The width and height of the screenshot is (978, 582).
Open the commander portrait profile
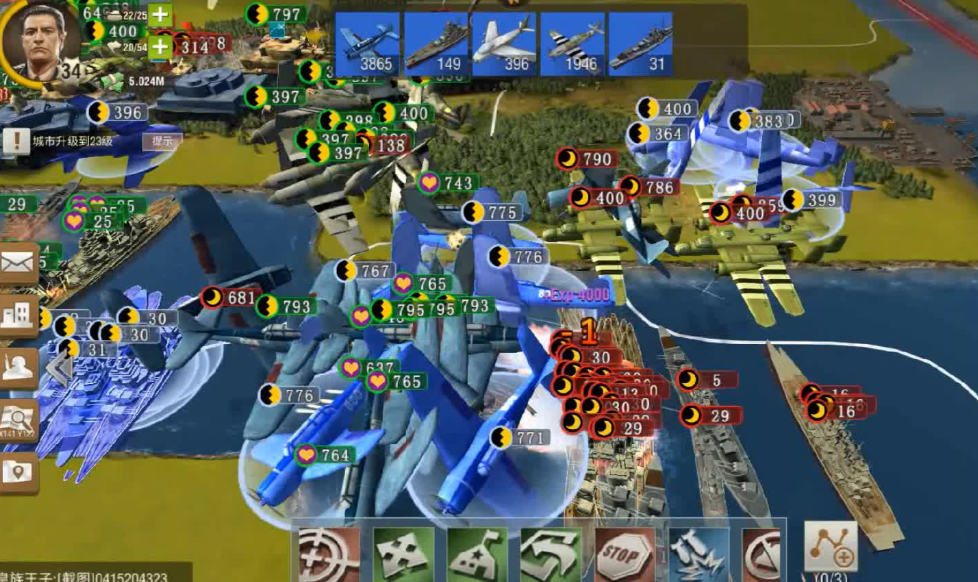click(x=40, y=40)
